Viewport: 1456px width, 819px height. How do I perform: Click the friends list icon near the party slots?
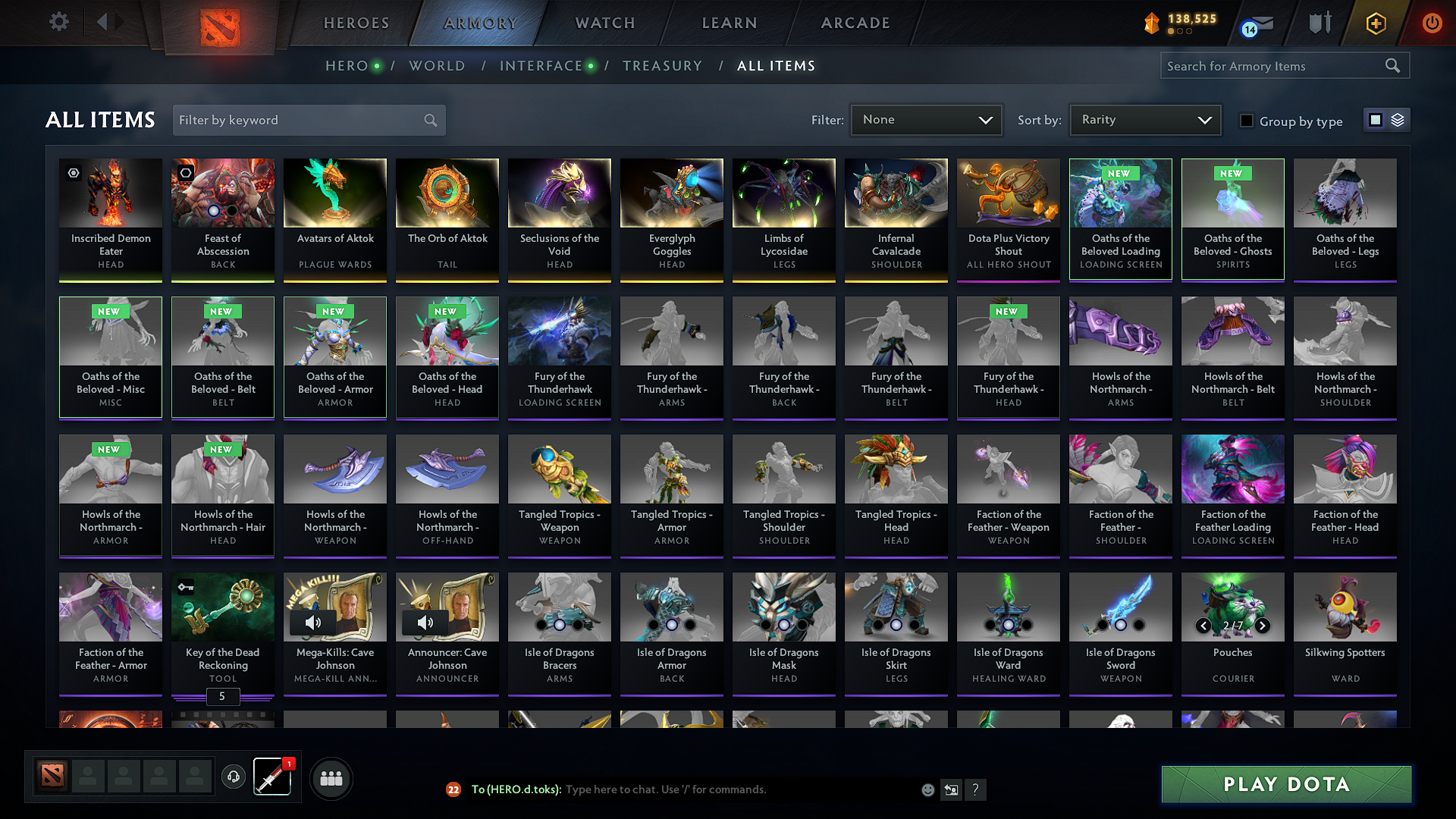point(331,777)
